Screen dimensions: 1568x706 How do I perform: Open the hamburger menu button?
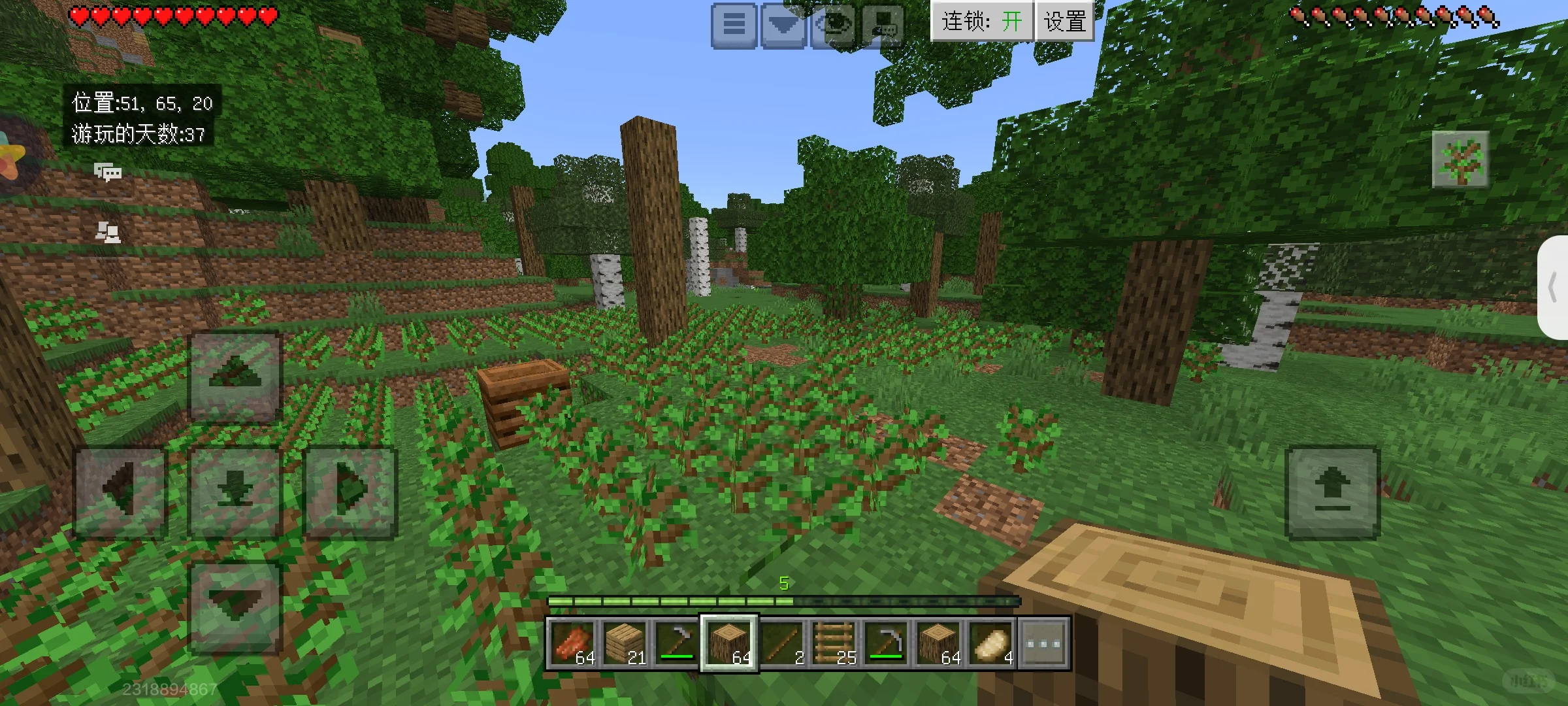tap(734, 25)
